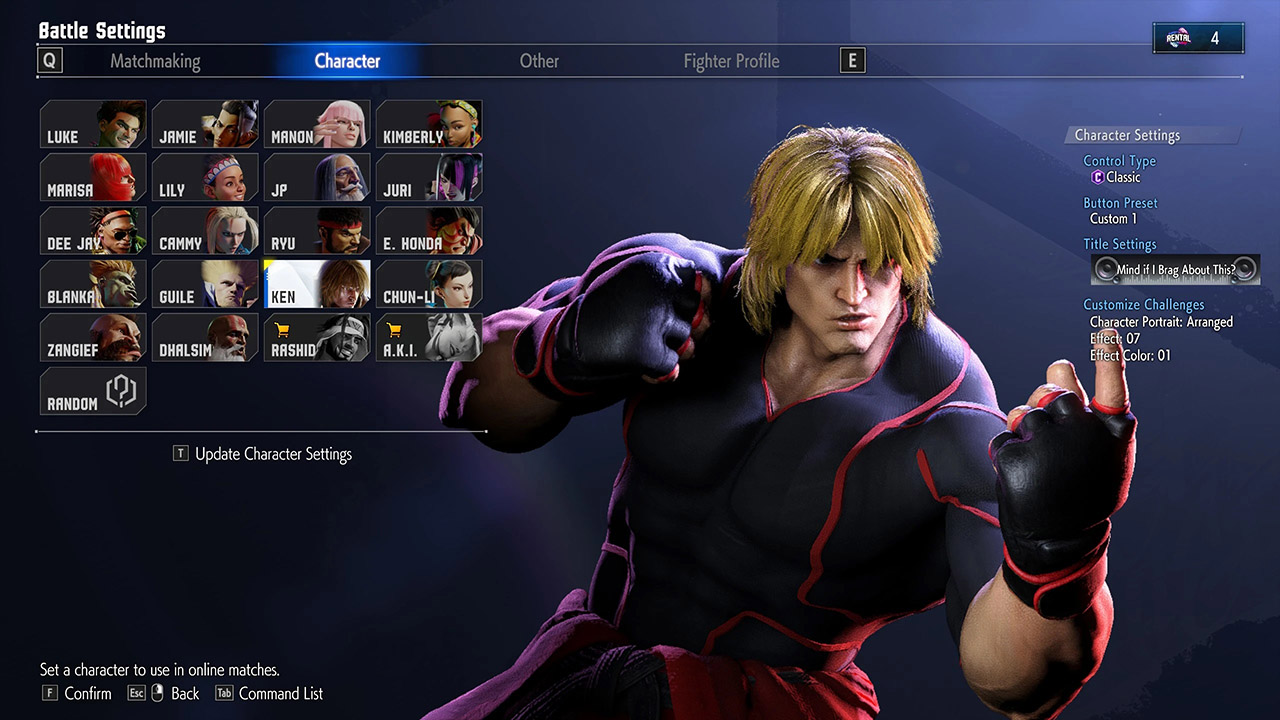Open the Fighter Profile tab
1280x720 pixels.
coord(731,60)
